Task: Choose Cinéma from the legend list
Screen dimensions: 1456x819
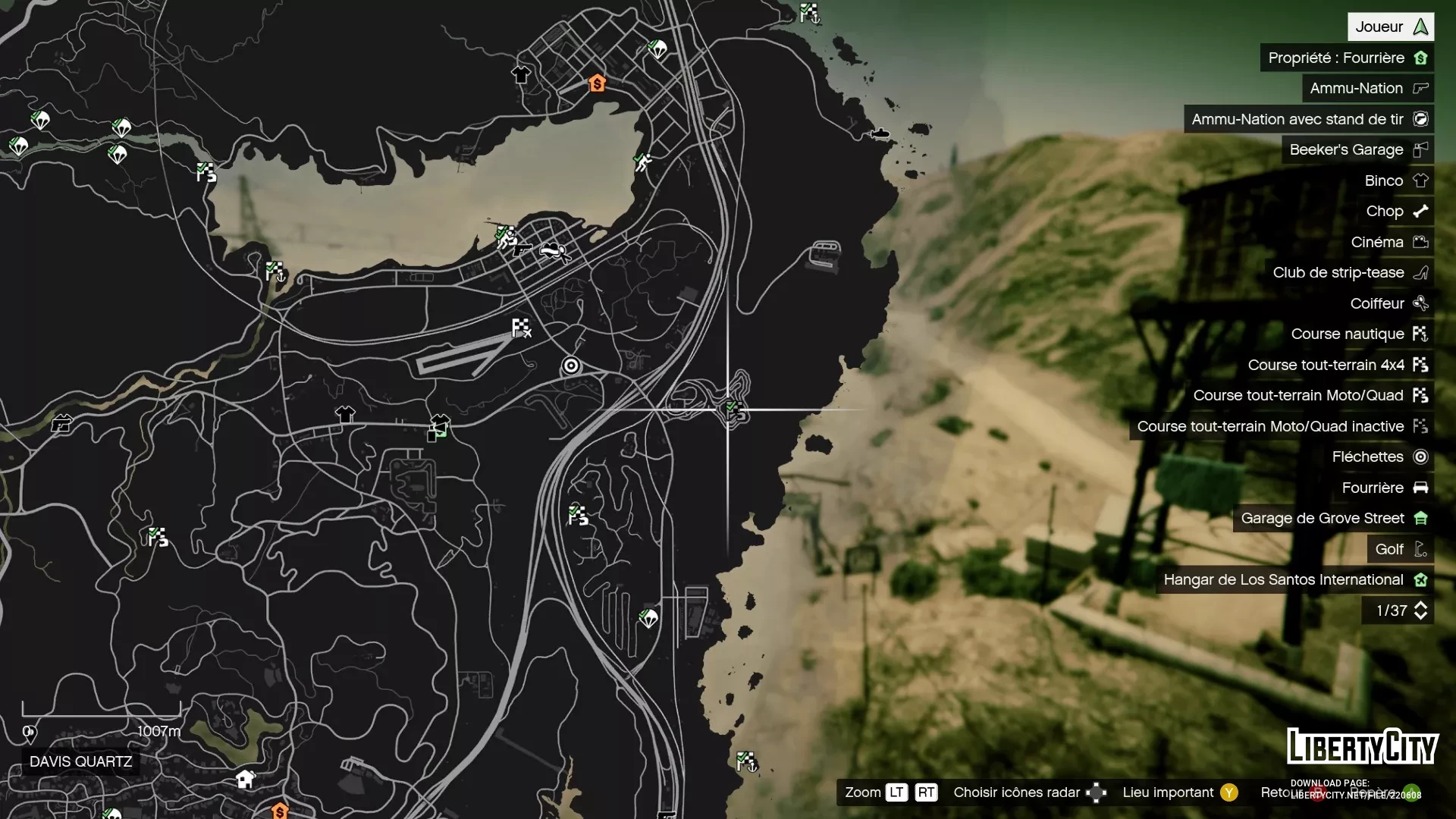Action: pyautogui.click(x=1389, y=242)
